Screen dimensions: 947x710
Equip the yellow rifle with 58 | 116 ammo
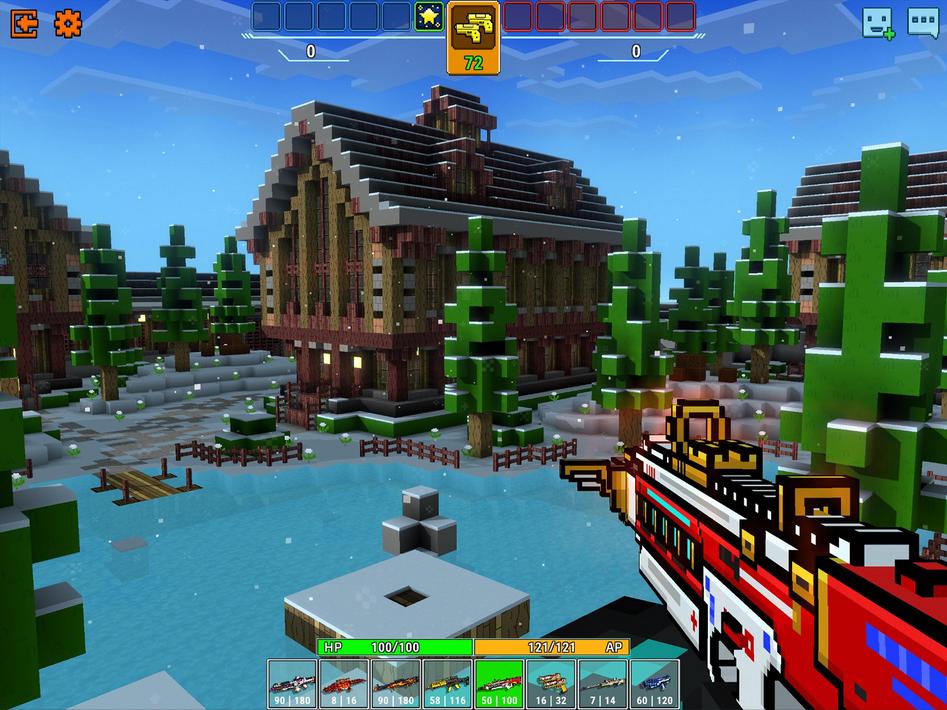point(446,684)
